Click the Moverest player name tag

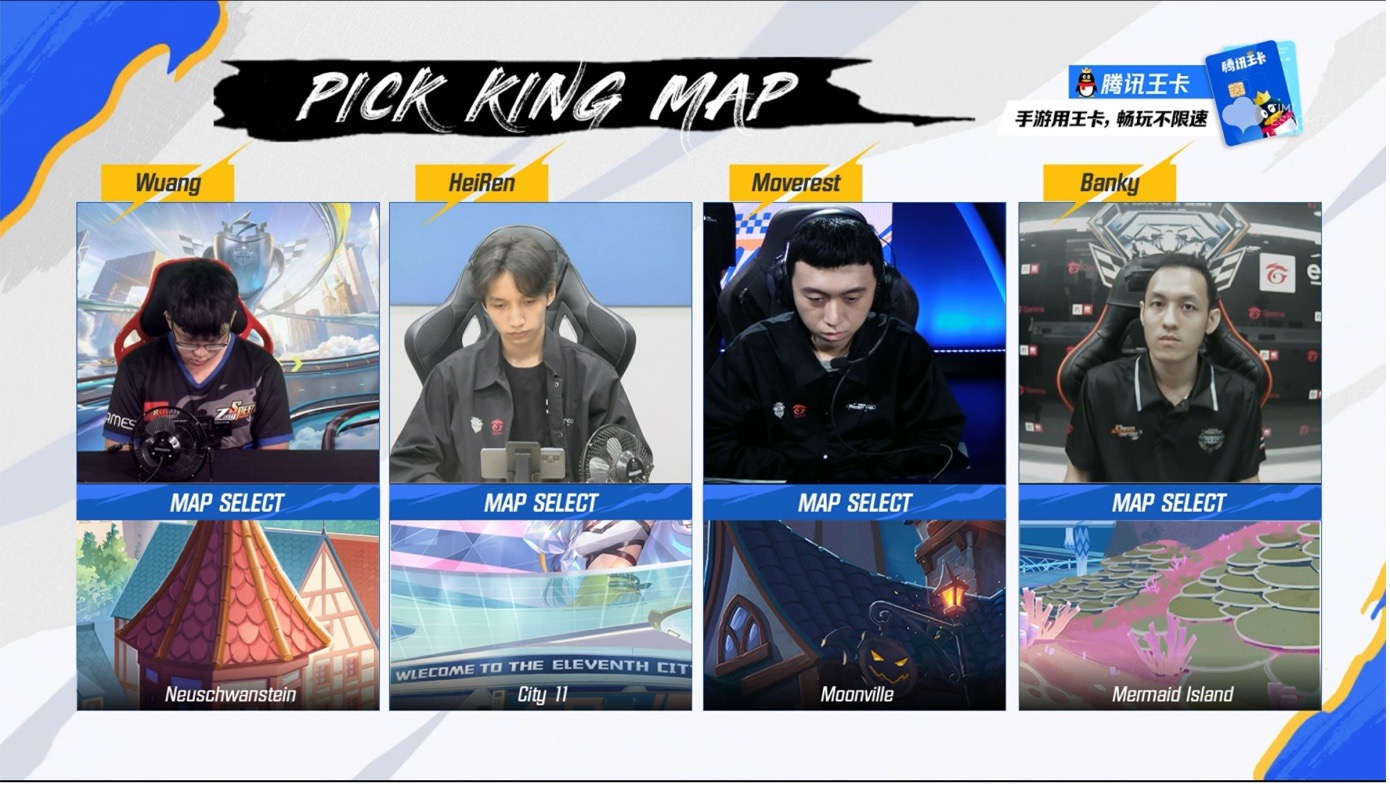pos(795,183)
